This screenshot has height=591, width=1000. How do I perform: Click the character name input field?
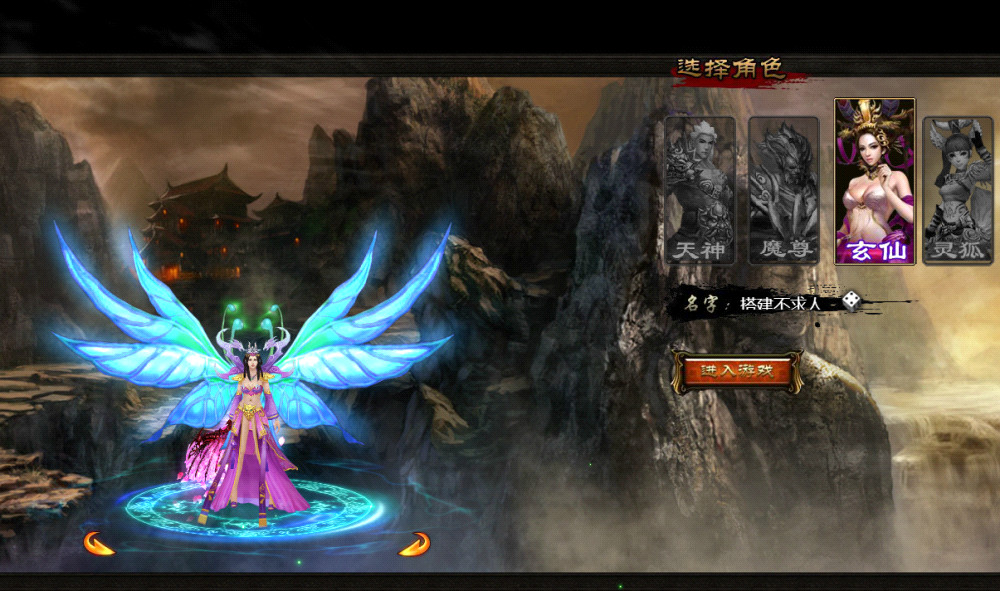[x=785, y=302]
